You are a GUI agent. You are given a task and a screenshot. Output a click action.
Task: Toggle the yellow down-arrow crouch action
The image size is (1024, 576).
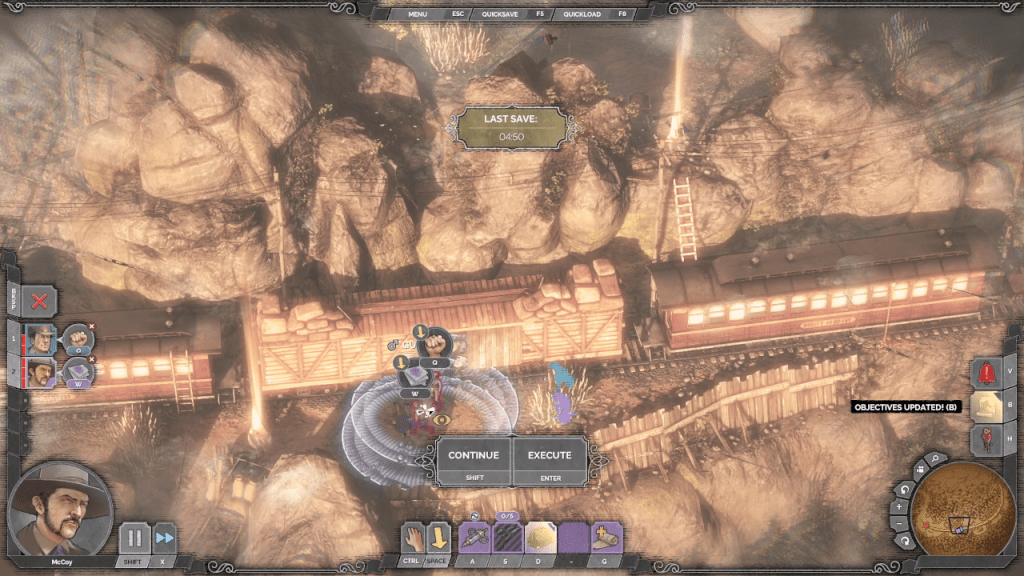click(x=439, y=538)
